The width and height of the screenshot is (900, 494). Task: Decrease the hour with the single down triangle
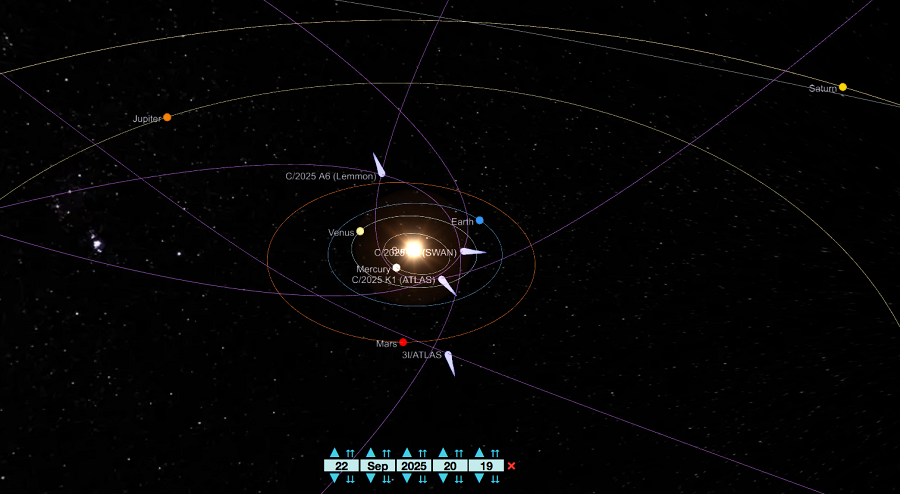click(443, 479)
